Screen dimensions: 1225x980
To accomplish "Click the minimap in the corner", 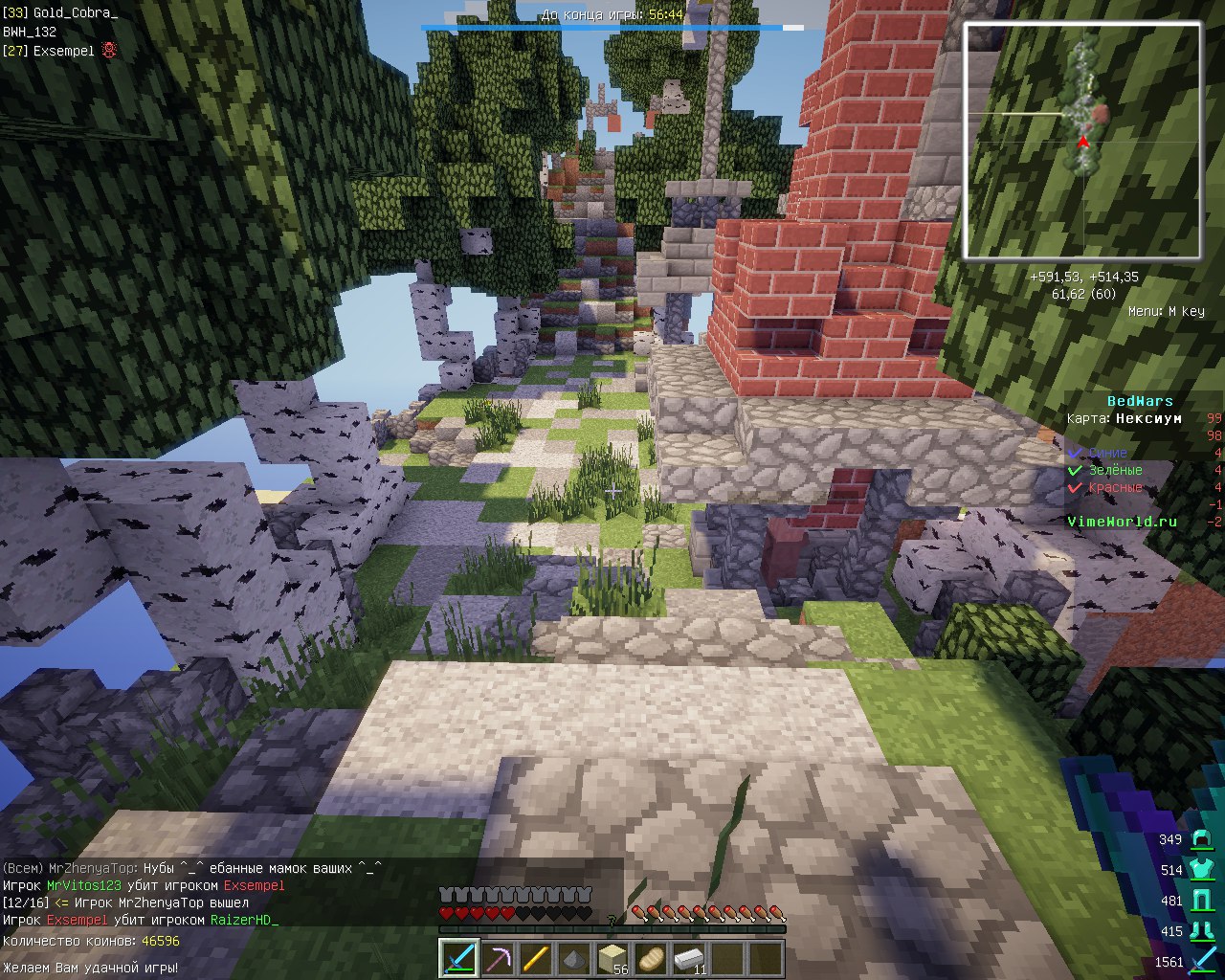I will (1081, 142).
